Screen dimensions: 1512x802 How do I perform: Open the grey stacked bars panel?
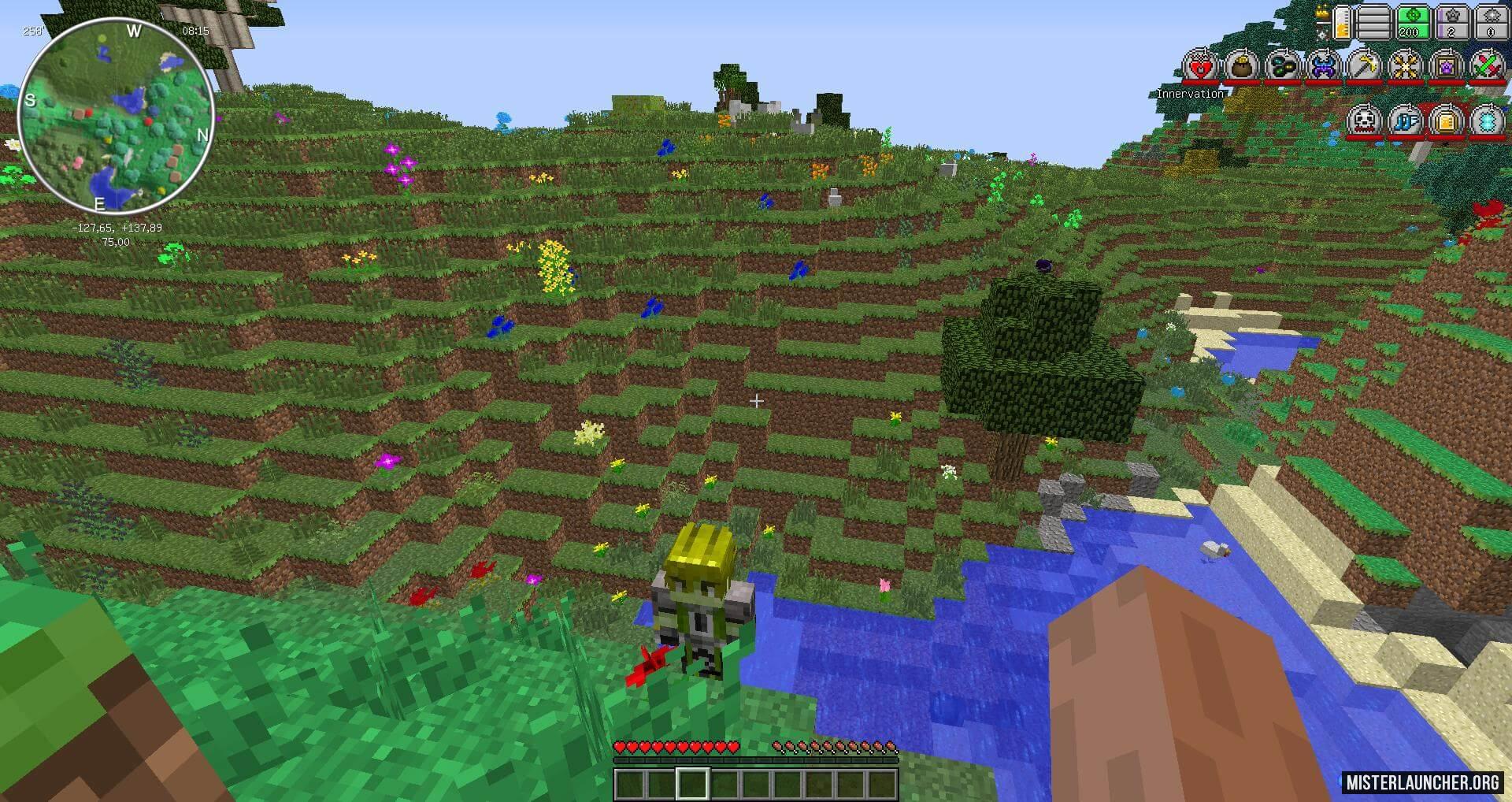point(1373,22)
